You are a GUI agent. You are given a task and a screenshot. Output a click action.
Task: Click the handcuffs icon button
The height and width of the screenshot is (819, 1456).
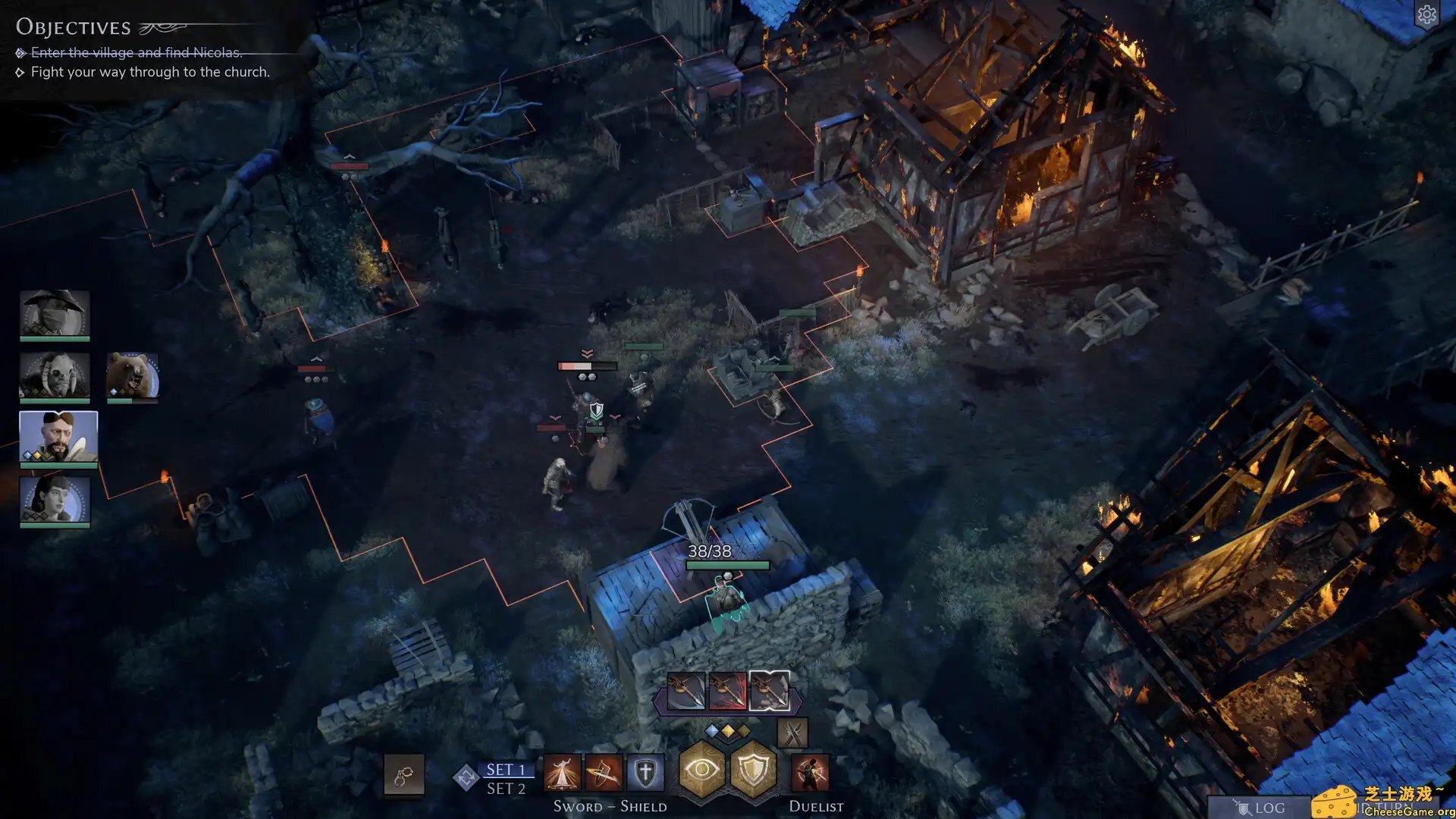click(403, 775)
